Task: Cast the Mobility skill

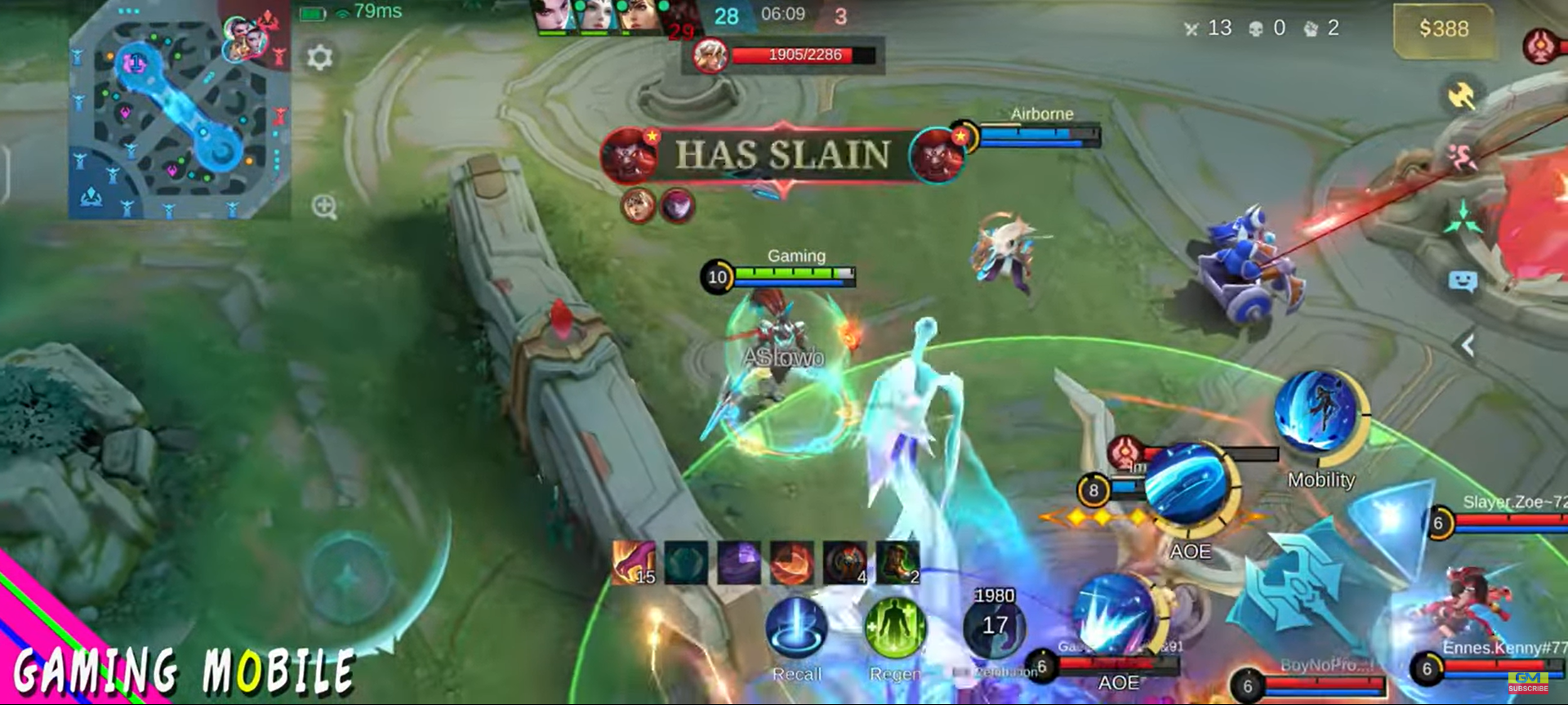Action: [x=1317, y=413]
